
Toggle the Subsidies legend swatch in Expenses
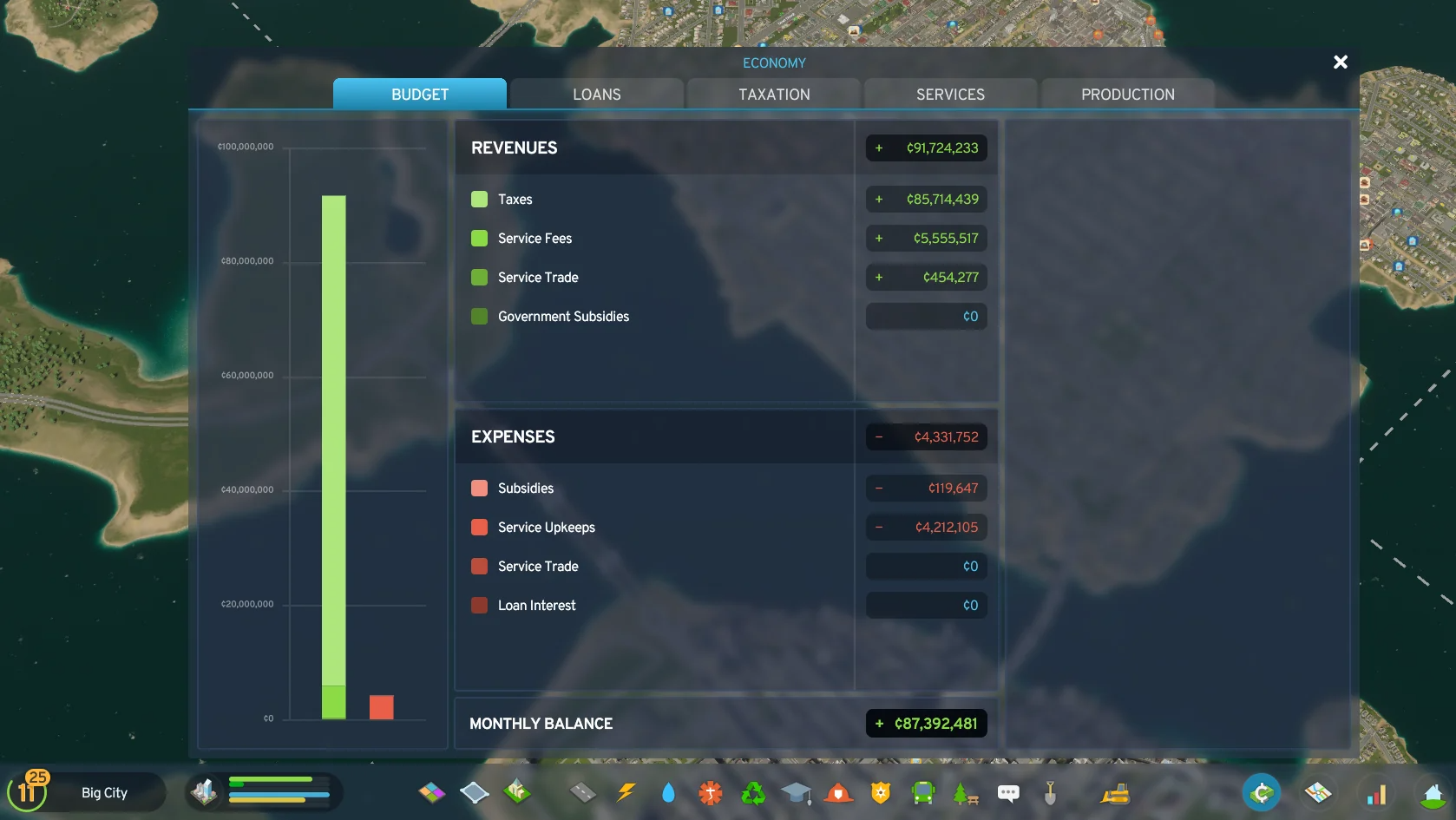[479, 488]
